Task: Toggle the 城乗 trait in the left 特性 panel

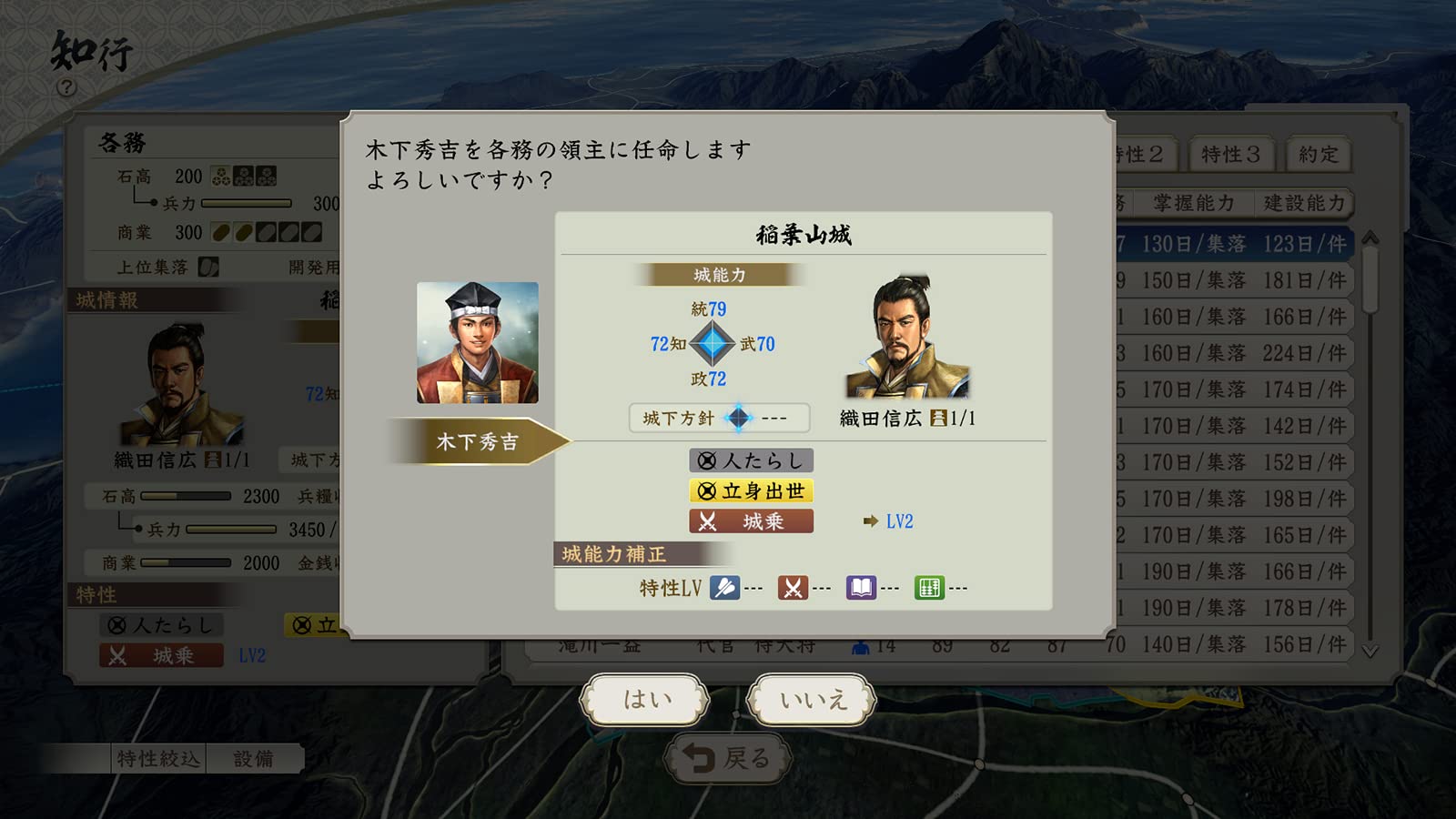Action: pyautogui.click(x=162, y=655)
